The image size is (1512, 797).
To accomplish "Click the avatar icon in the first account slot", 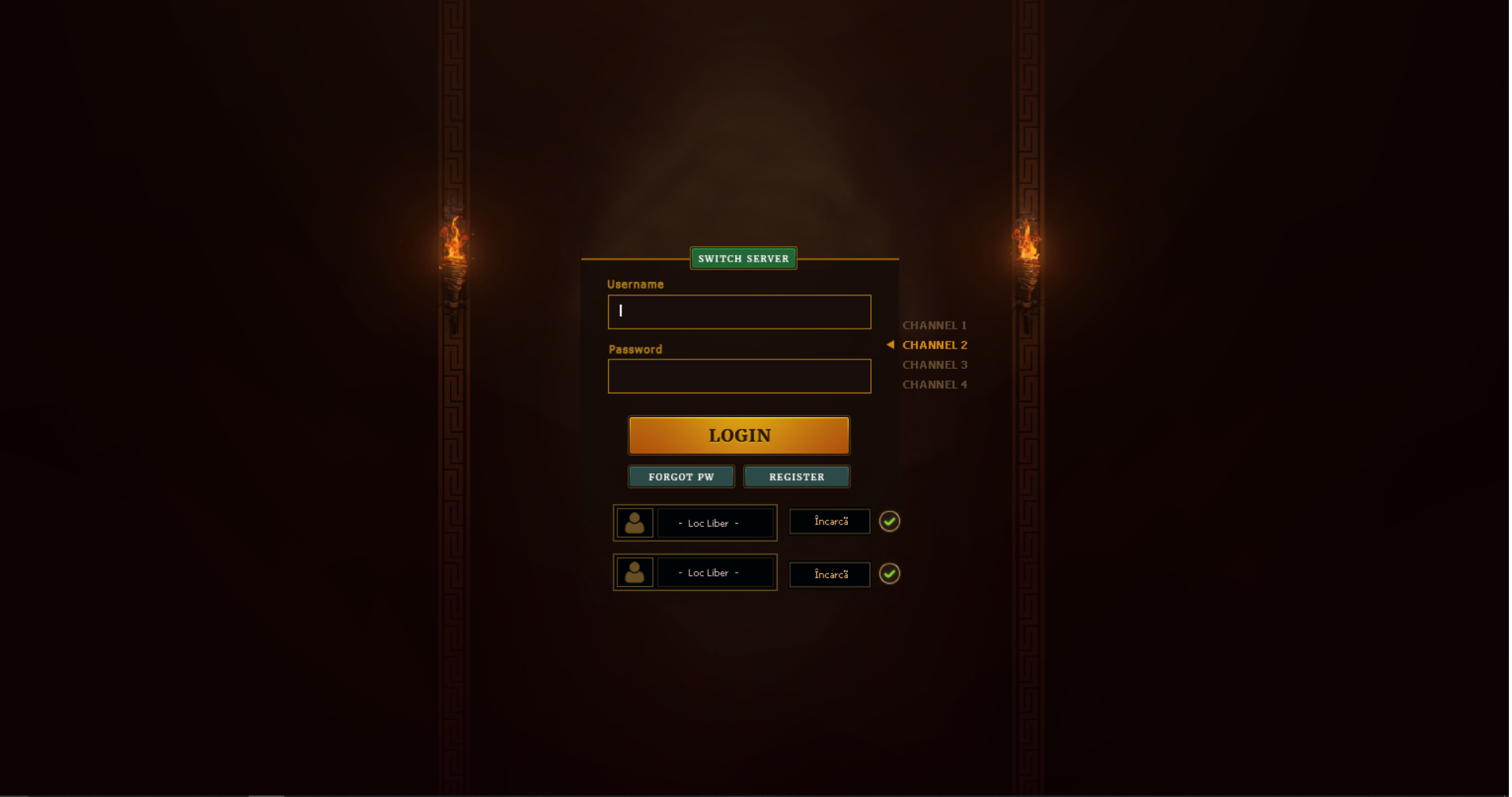I will point(634,522).
